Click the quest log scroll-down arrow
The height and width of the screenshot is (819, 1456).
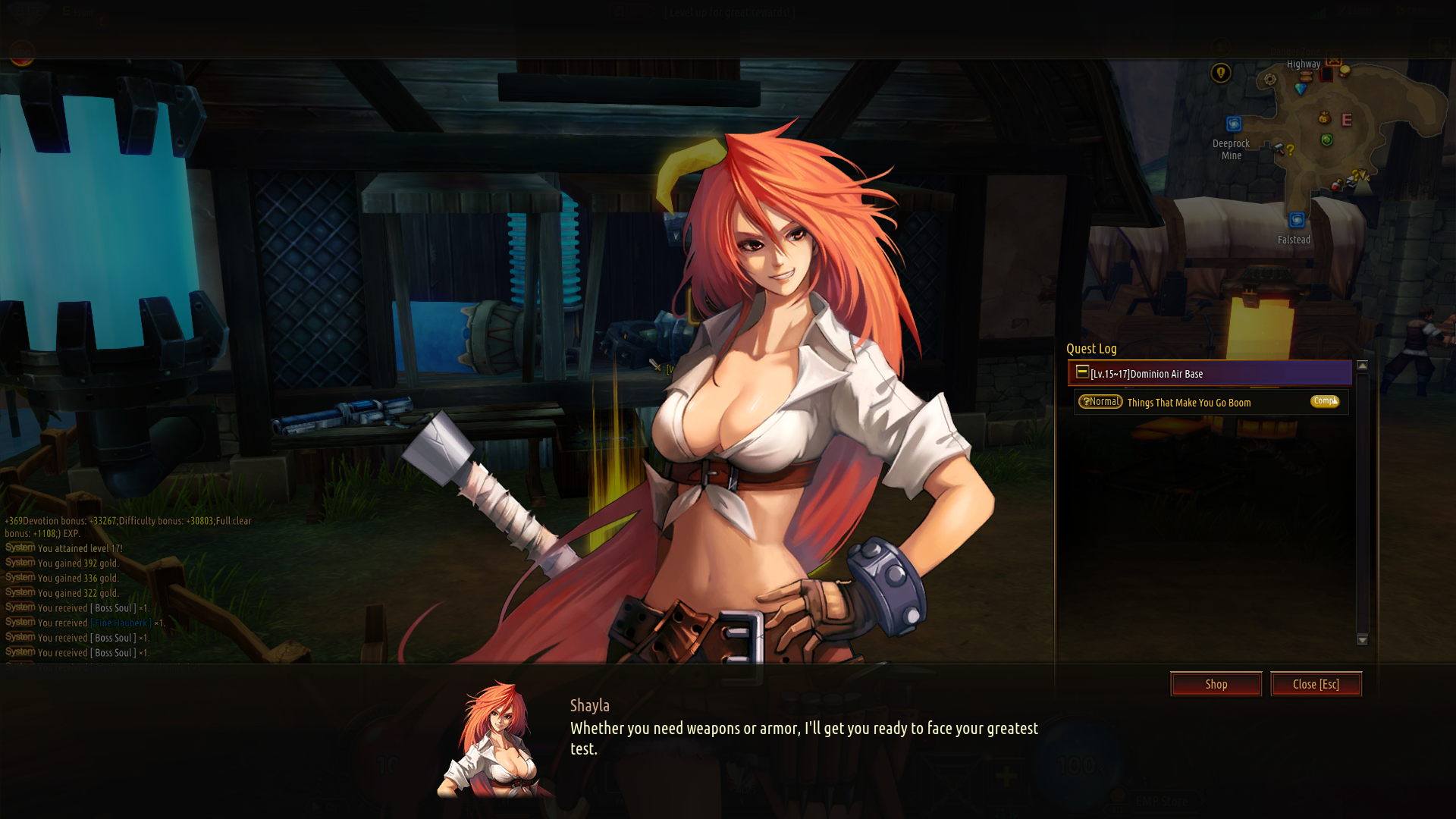[1362, 640]
